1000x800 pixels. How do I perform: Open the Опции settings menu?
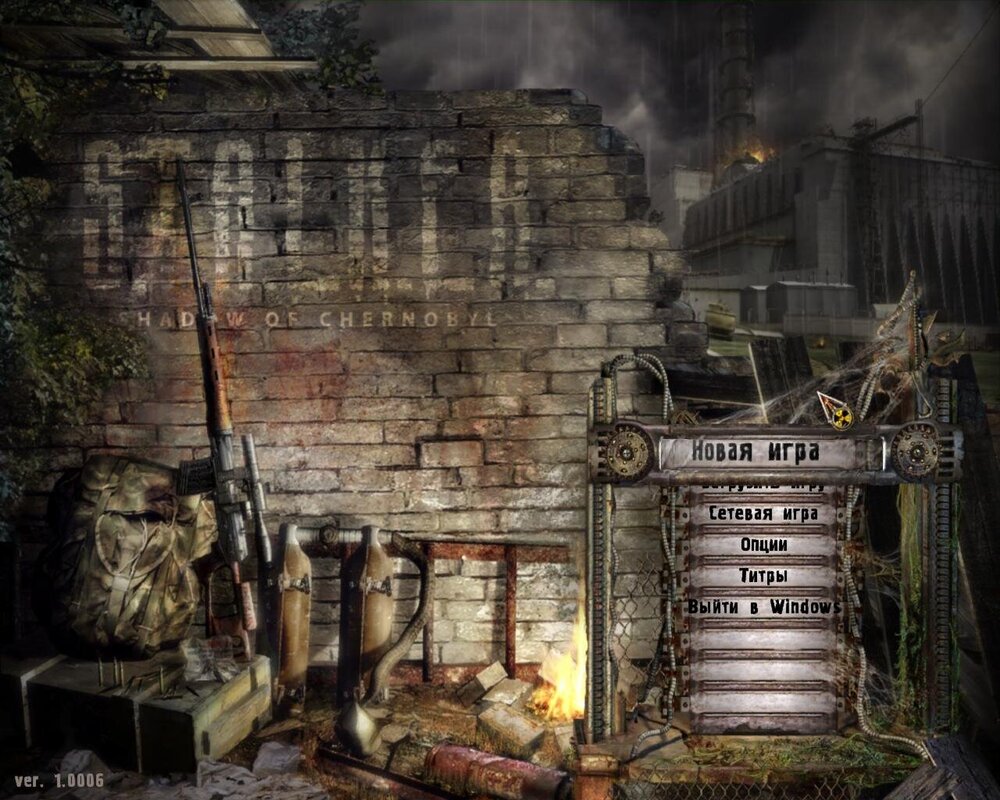click(x=764, y=545)
